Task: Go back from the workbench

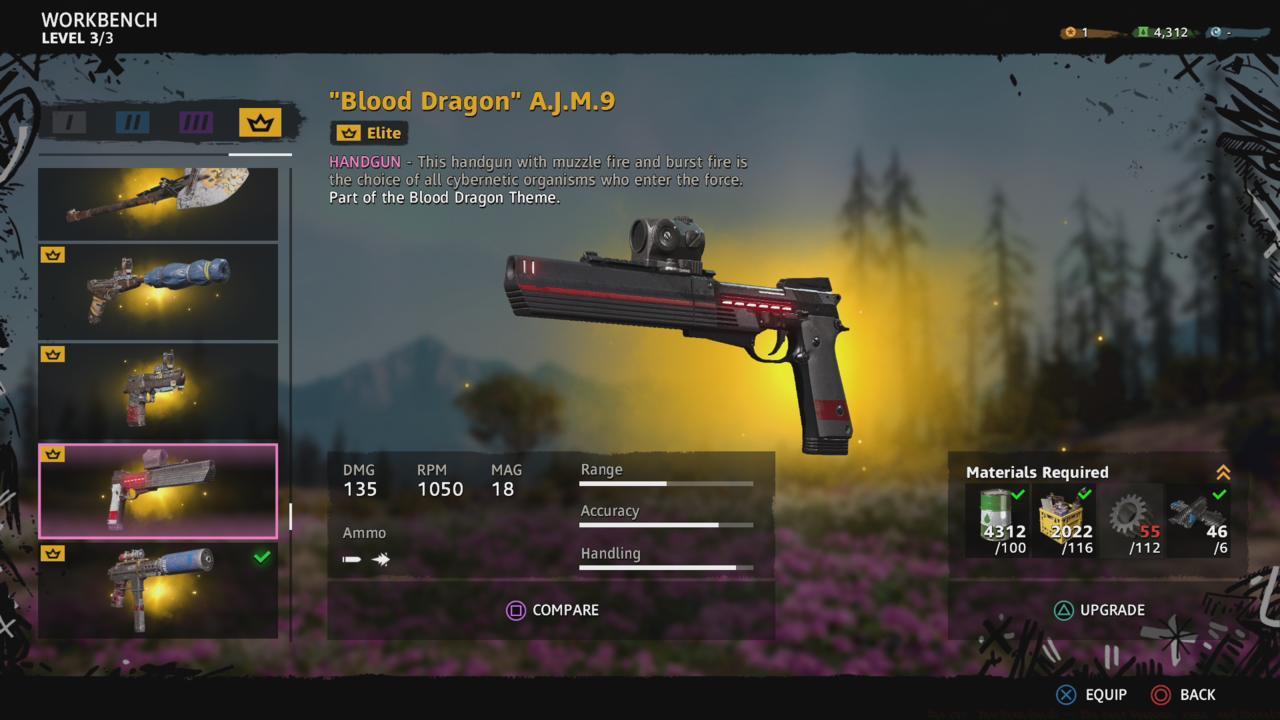Action: click(1184, 694)
